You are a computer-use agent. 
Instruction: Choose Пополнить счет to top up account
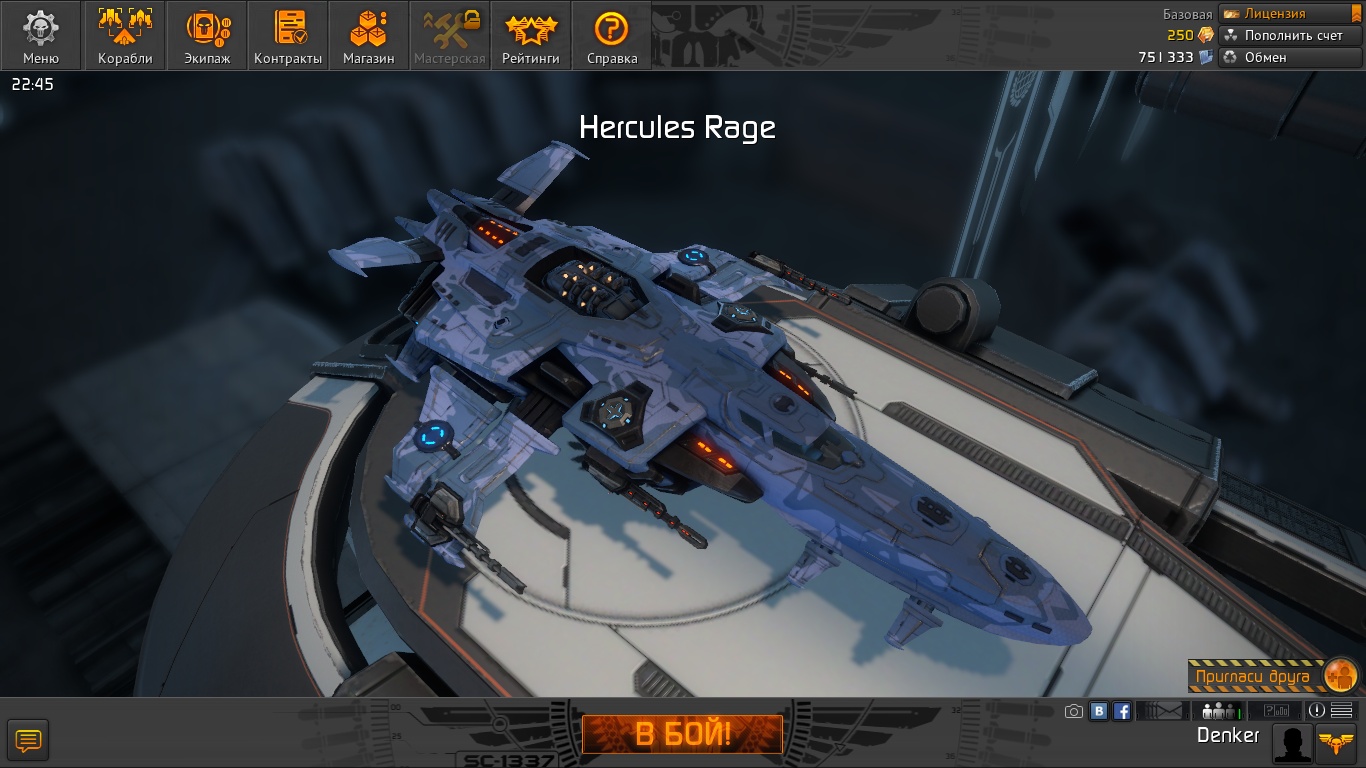(1287, 35)
